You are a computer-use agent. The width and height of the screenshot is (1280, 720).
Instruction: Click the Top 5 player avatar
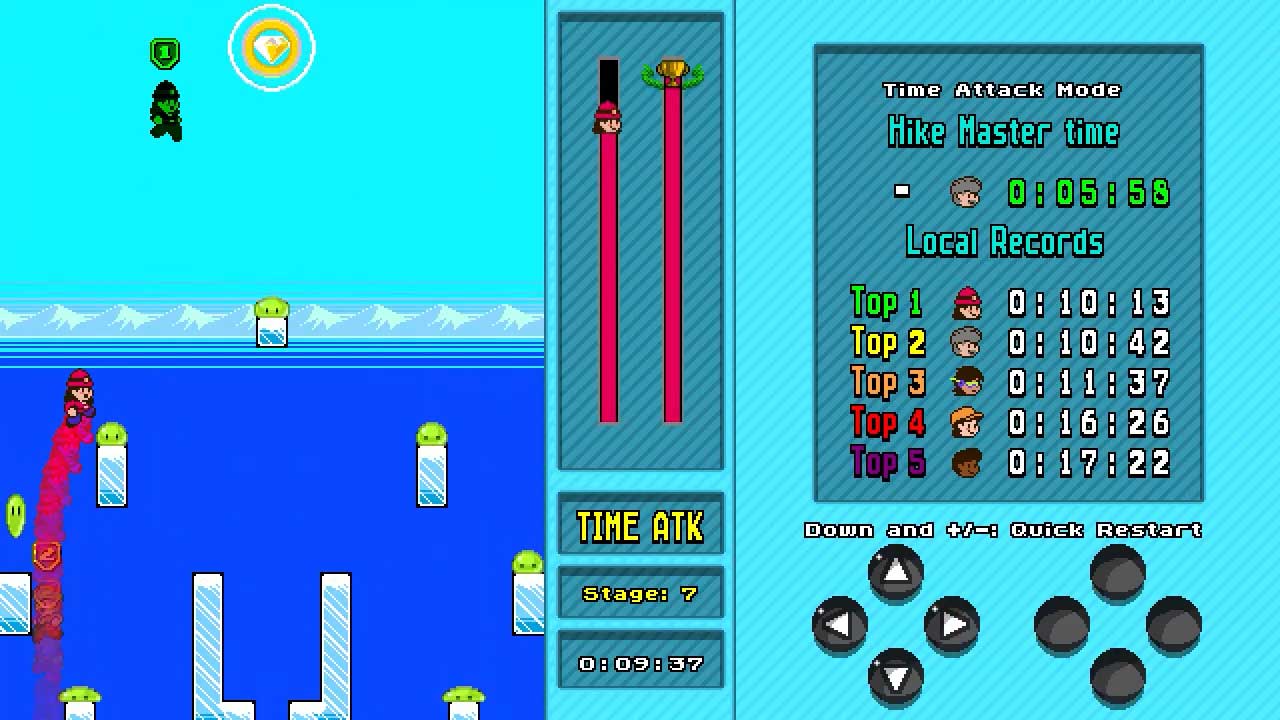(x=966, y=462)
